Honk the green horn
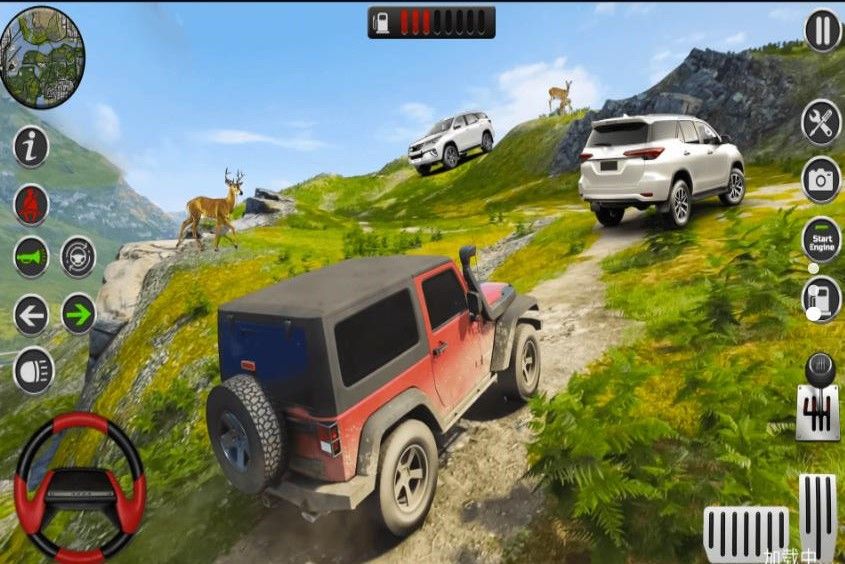The image size is (845, 564). click(x=31, y=257)
